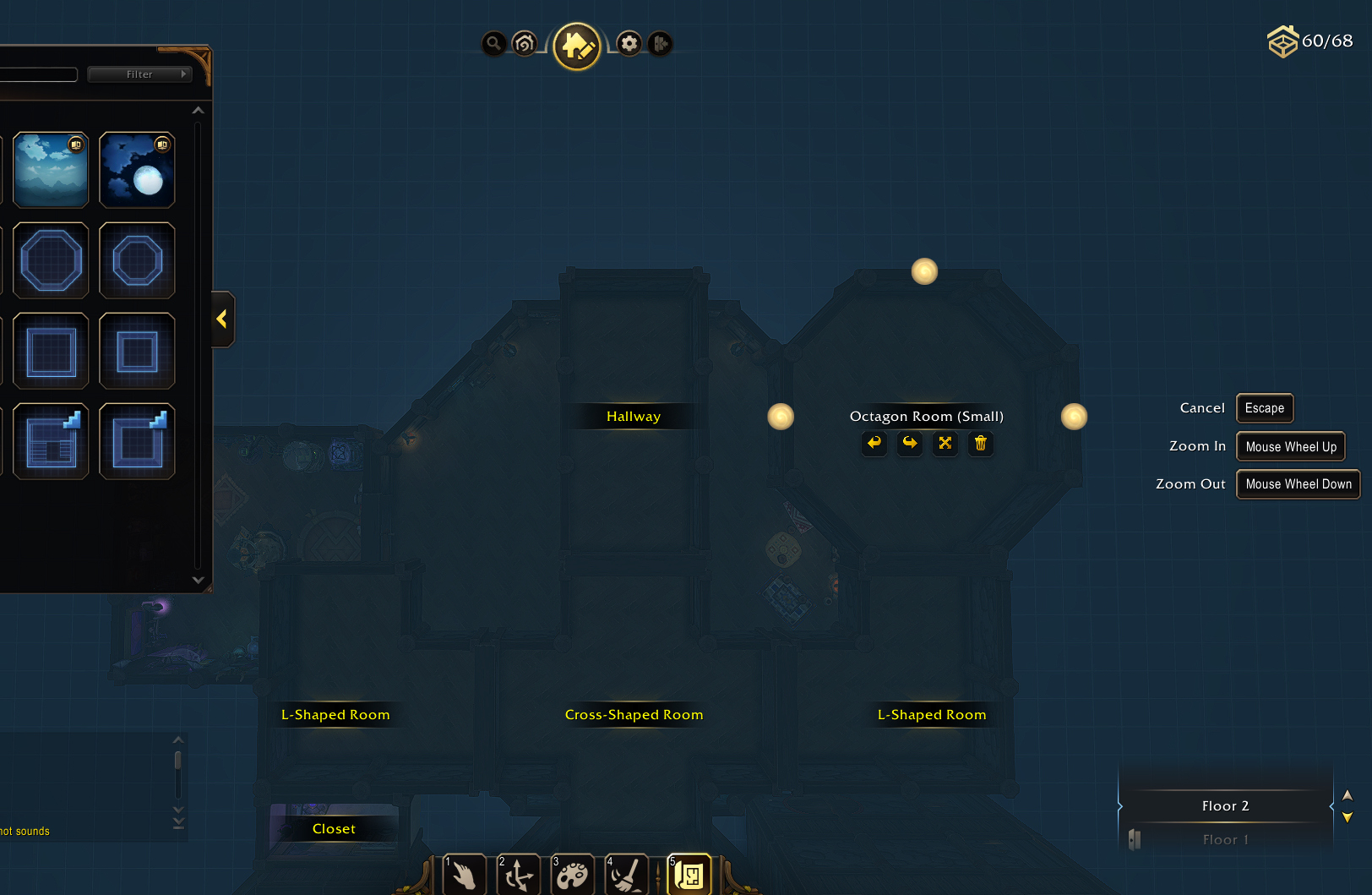
Task: Select the moon night sky thumbnail
Action: 137,170
